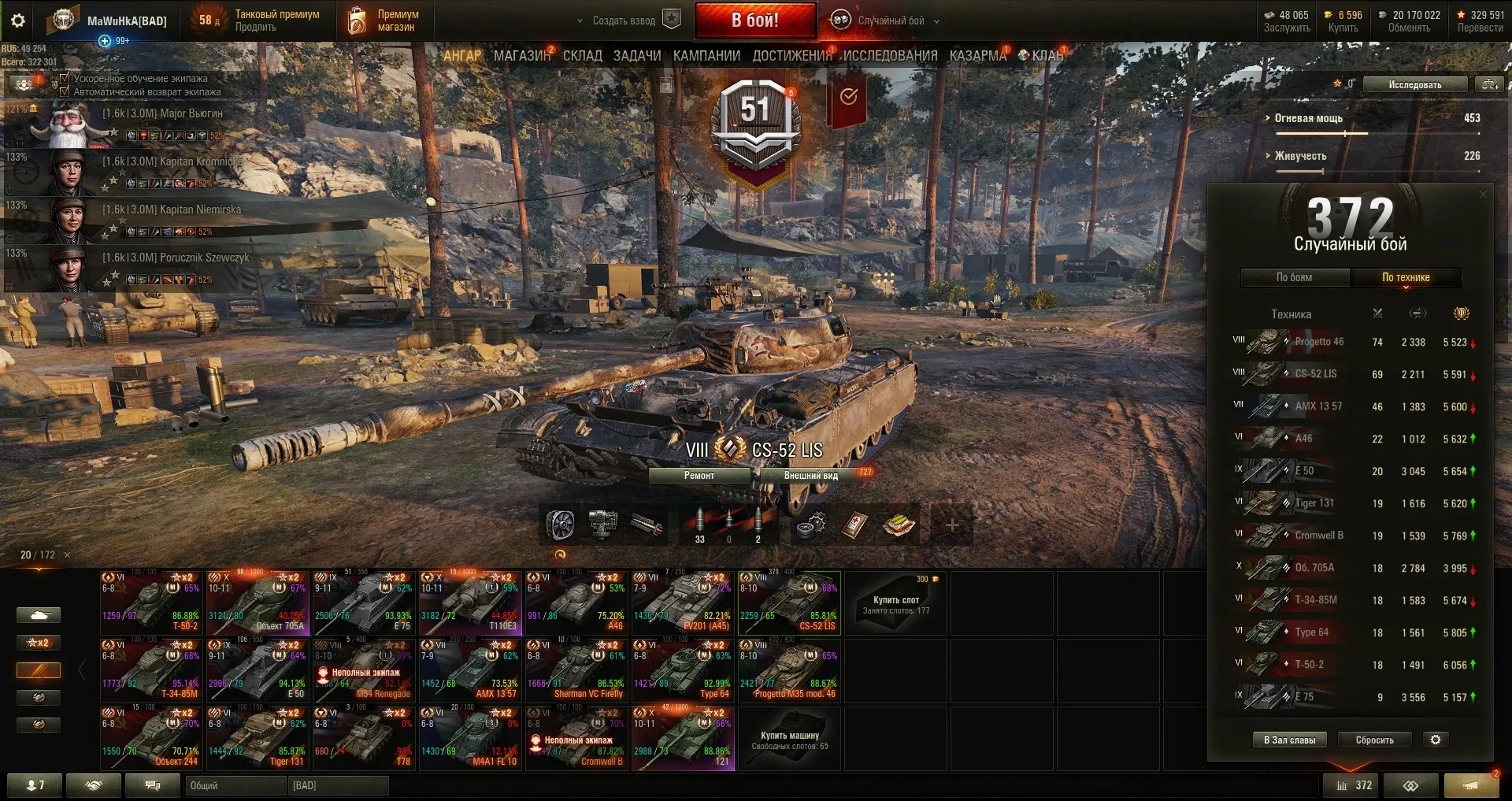This screenshot has height=801, width=1512.
Task: Click the Ремонт button
Action: pos(699,476)
